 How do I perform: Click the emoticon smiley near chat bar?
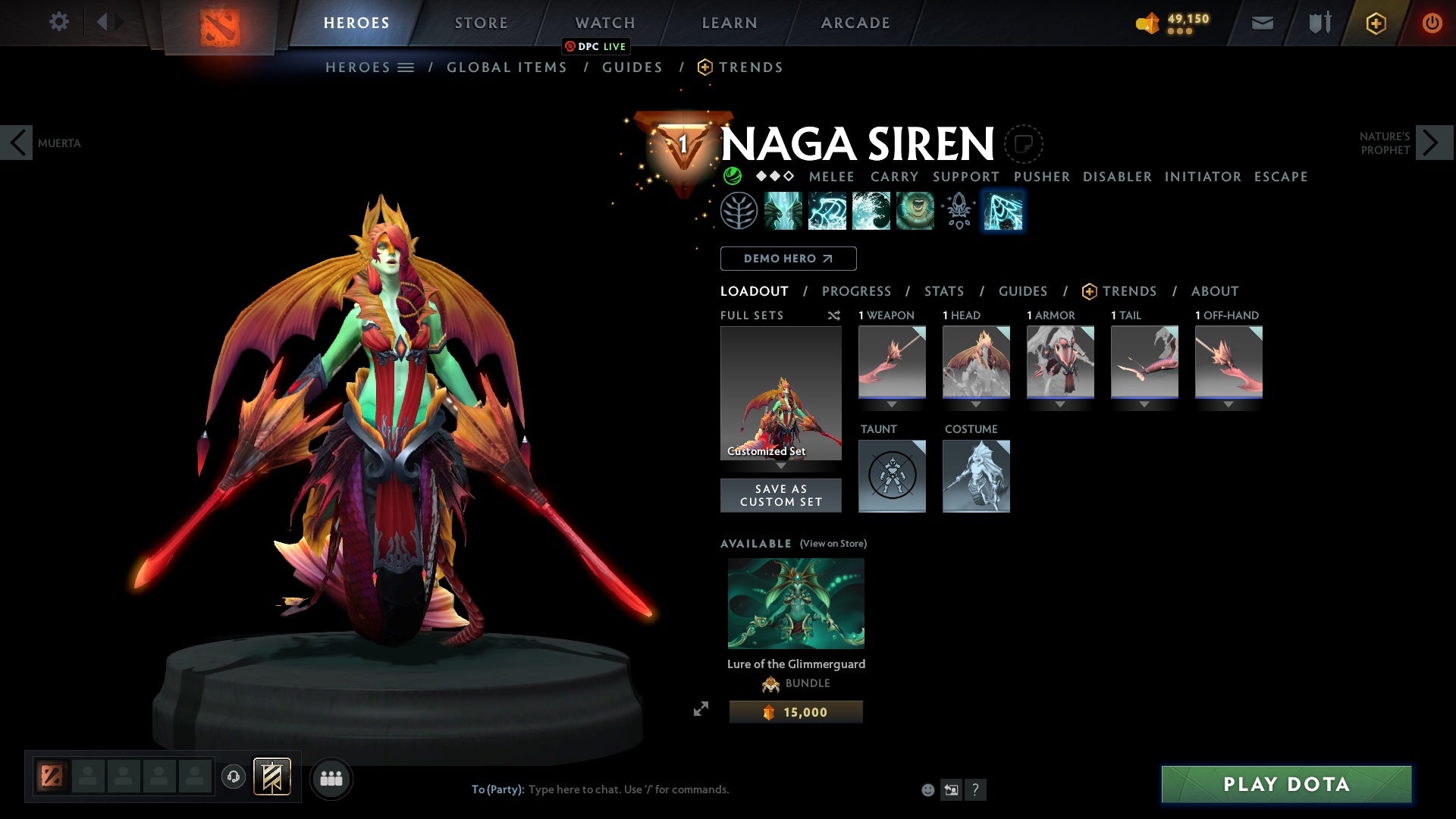pos(927,789)
